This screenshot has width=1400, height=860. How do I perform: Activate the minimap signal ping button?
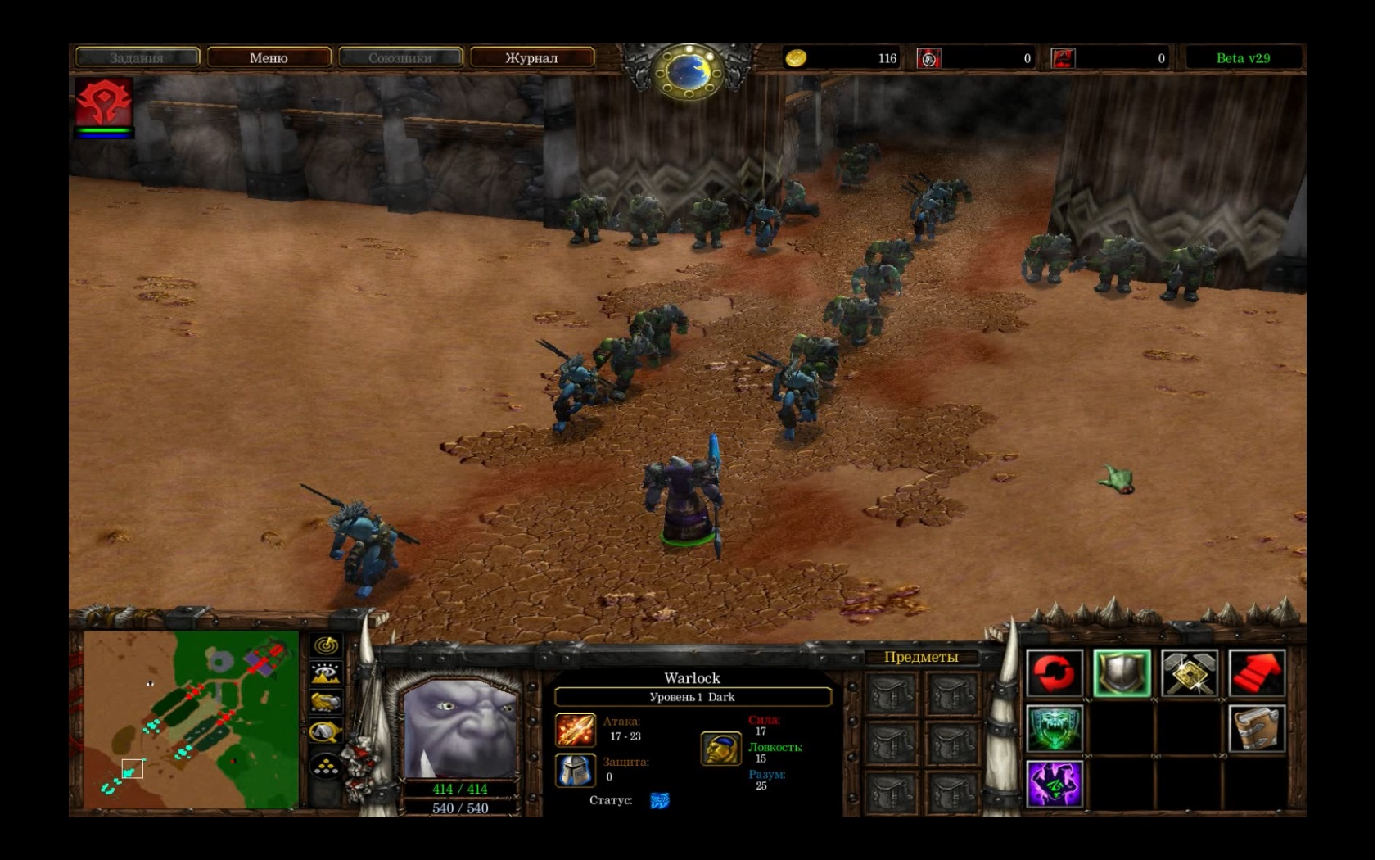click(327, 646)
